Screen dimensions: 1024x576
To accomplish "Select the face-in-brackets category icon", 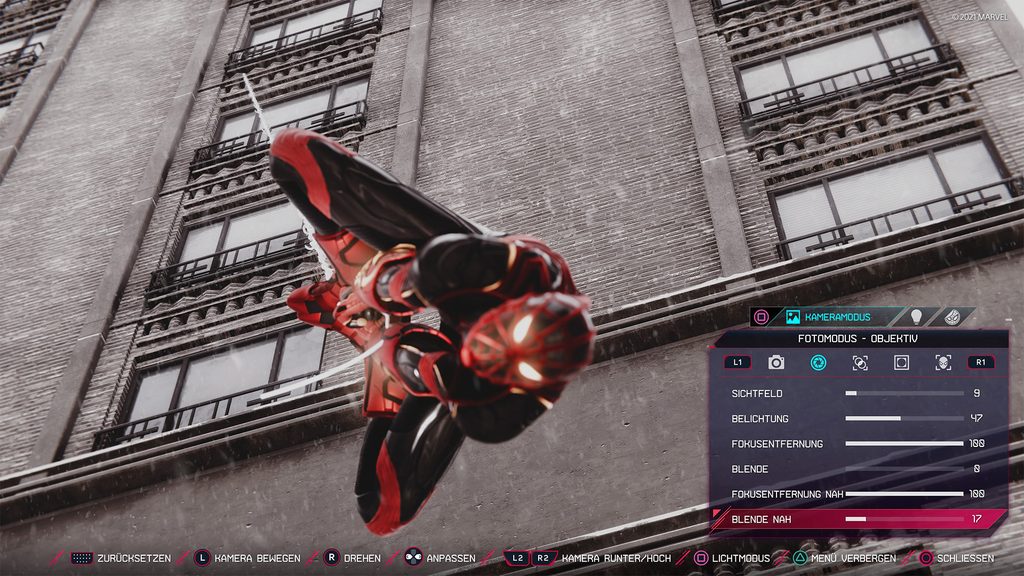I will tap(943, 362).
